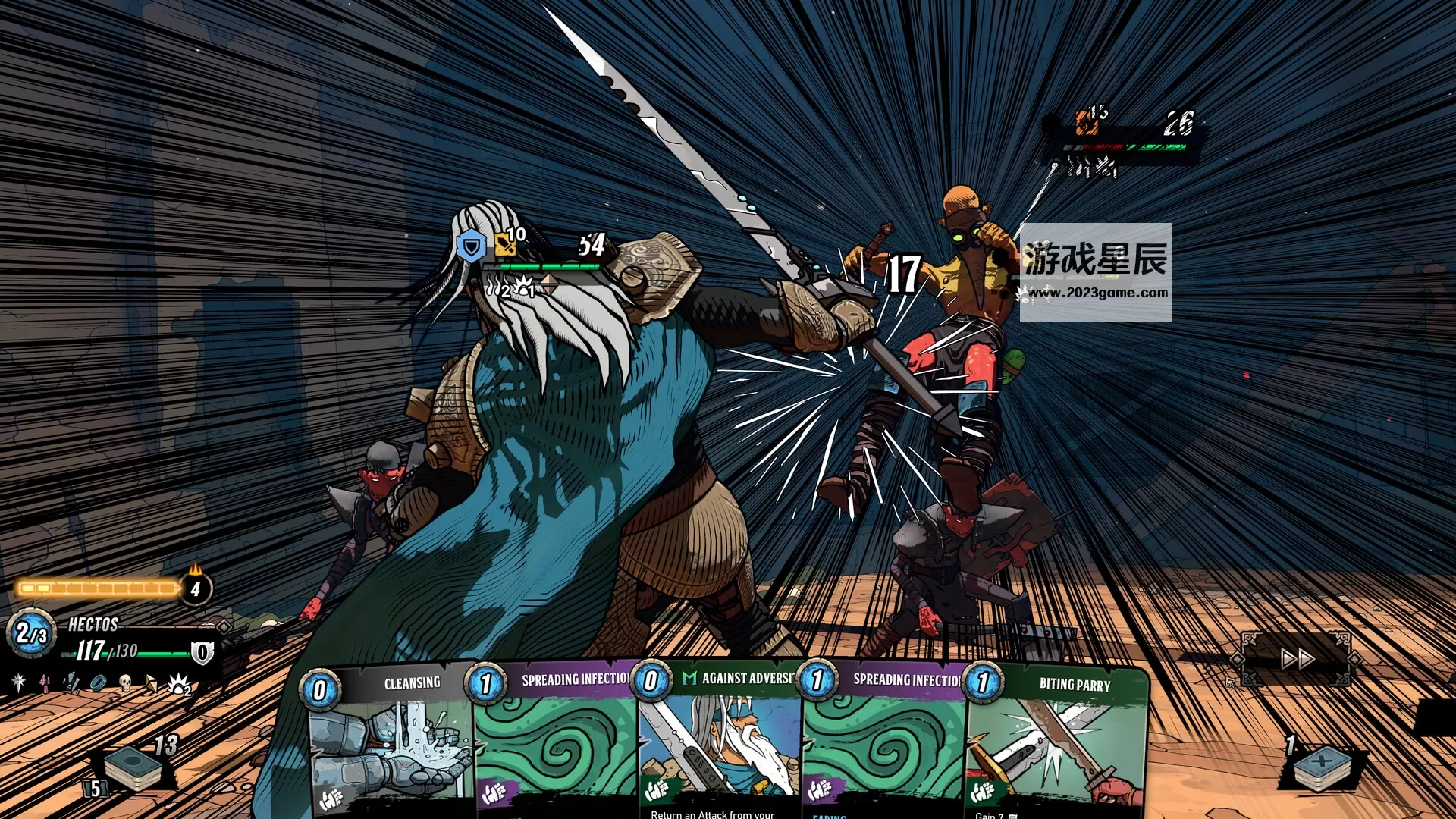Inspect the skull relic icon
Image resolution: width=1456 pixels, height=819 pixels.
click(126, 683)
